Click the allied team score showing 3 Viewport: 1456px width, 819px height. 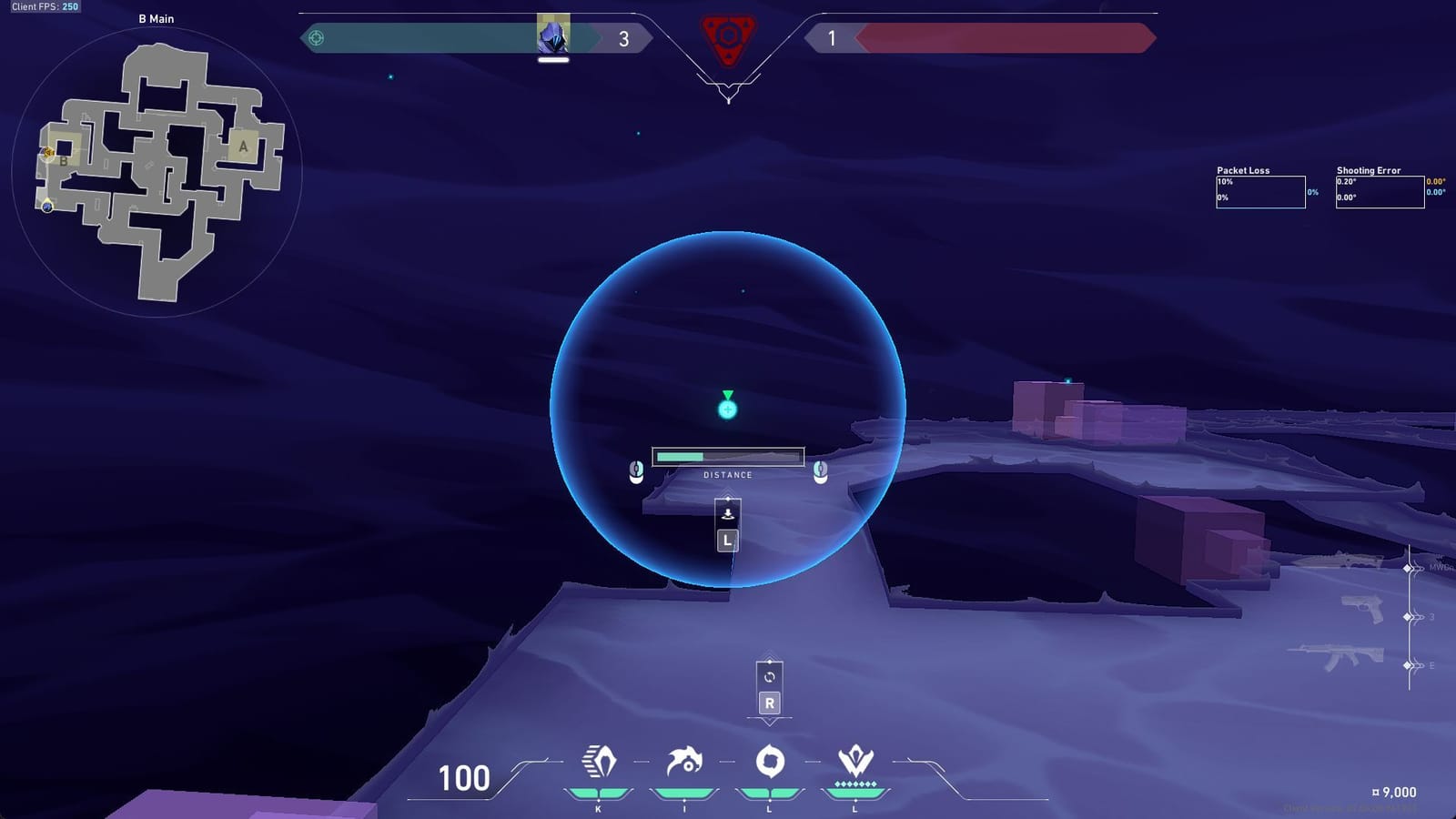pos(622,40)
